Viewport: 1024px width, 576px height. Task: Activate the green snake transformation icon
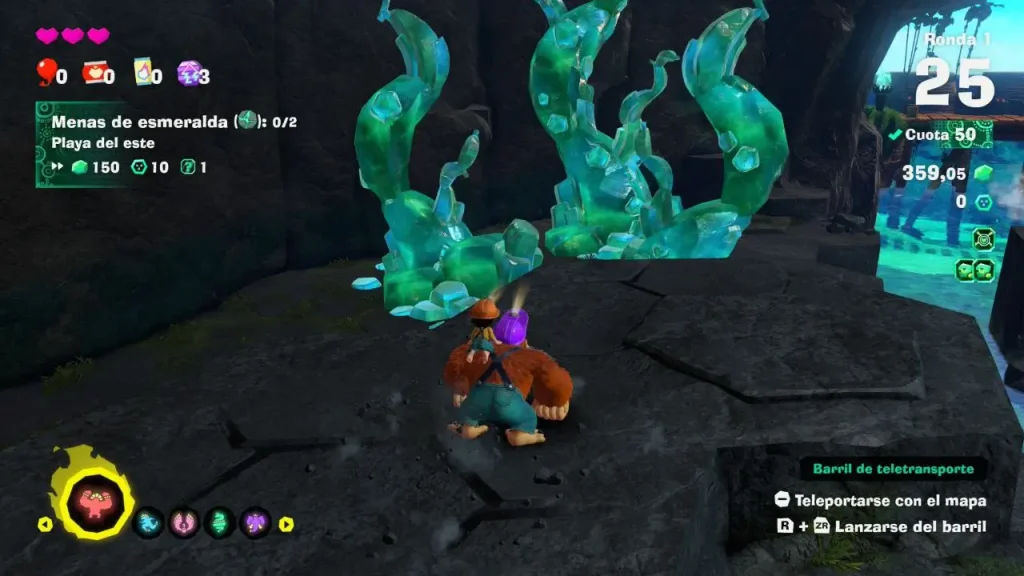pyautogui.click(x=220, y=522)
